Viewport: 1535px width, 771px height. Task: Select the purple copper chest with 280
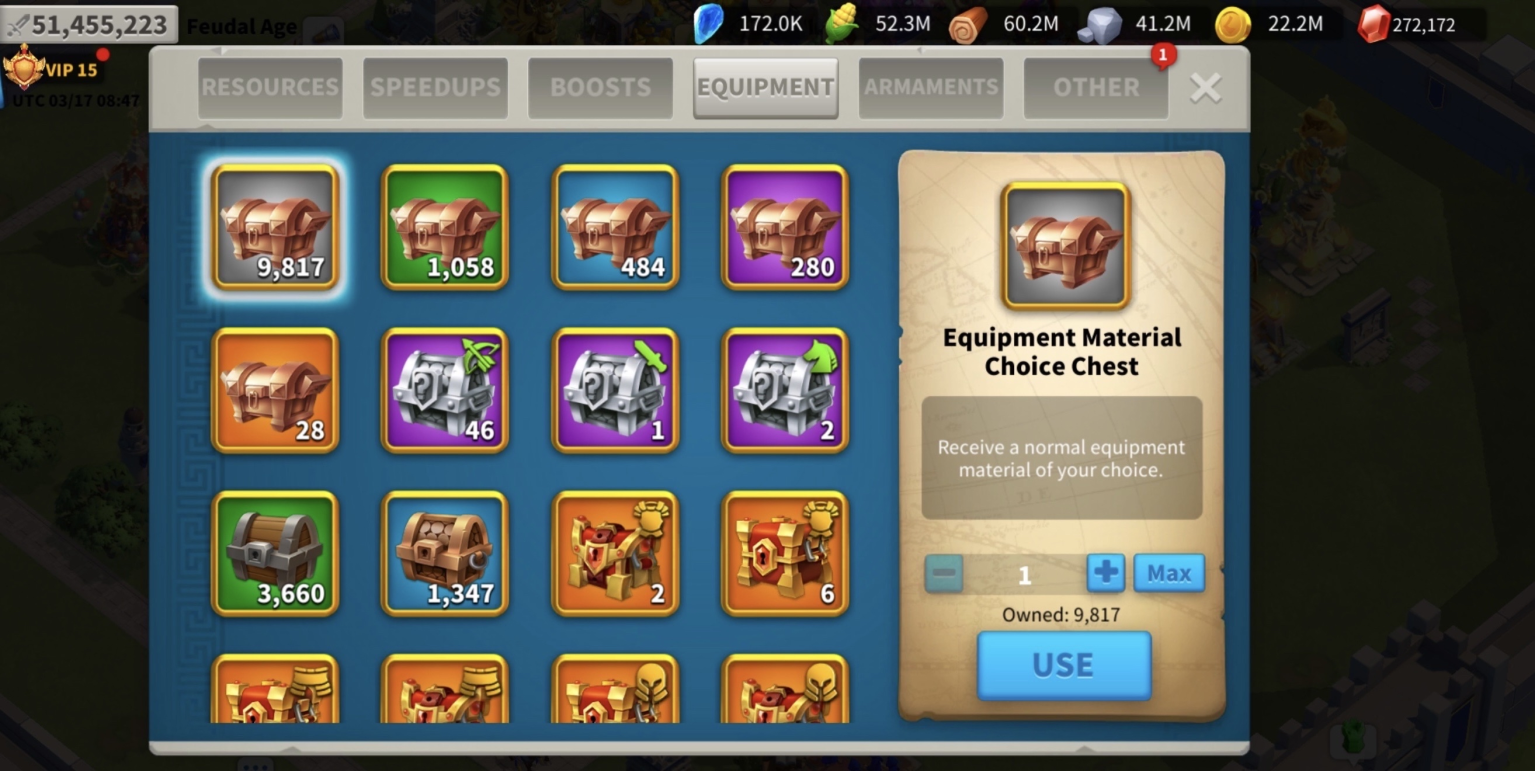(x=785, y=227)
